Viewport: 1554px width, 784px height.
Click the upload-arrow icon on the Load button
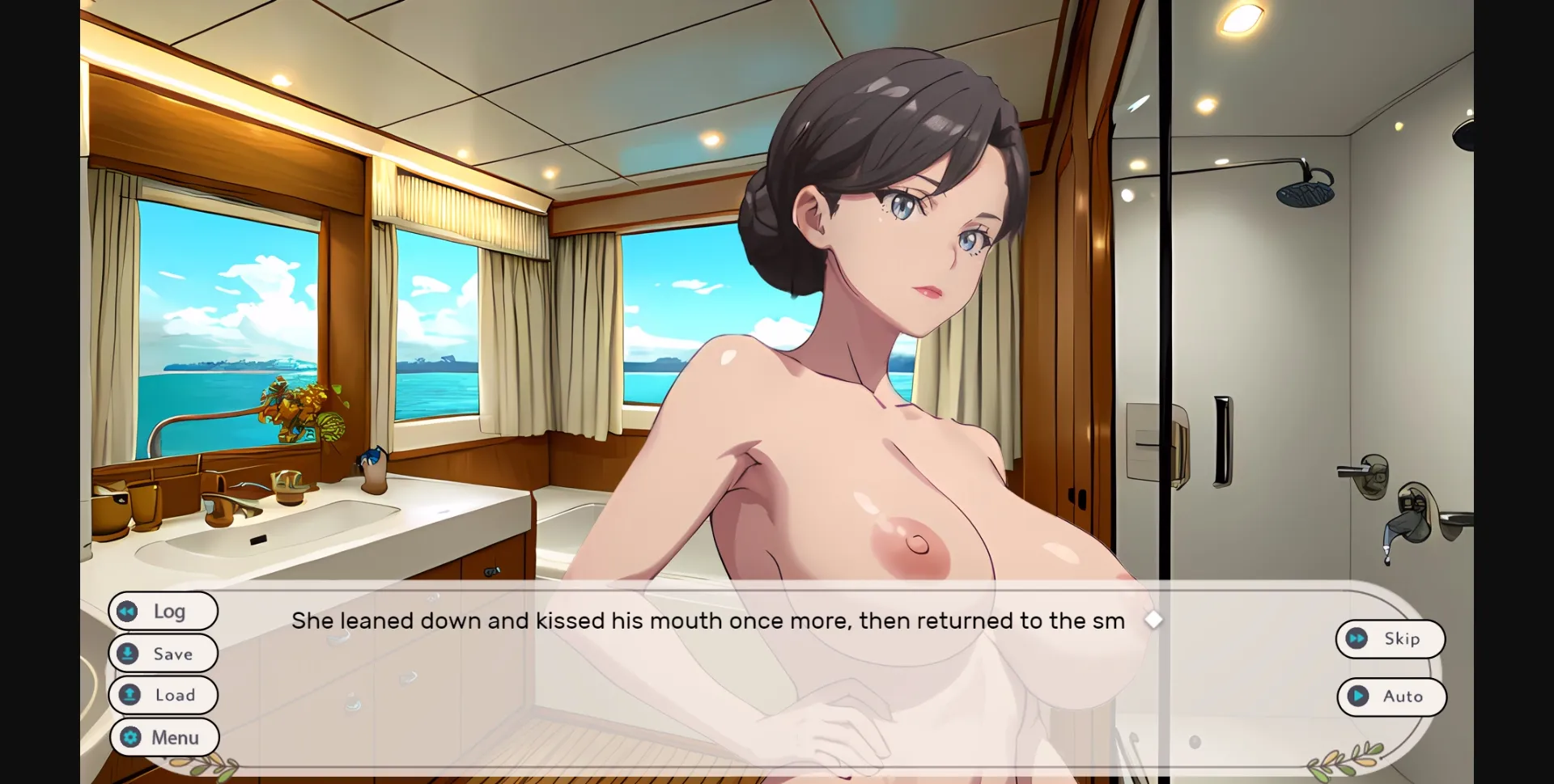coord(129,695)
